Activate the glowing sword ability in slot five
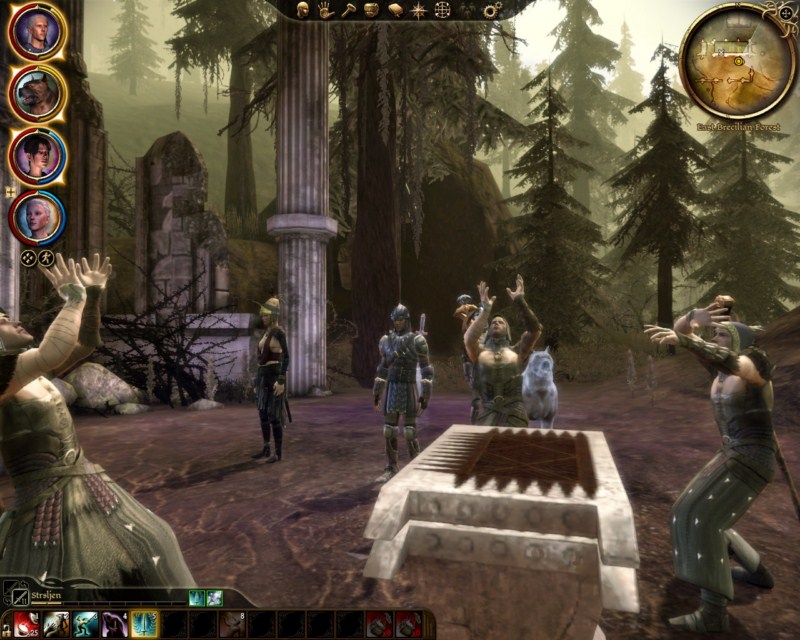Image resolution: width=800 pixels, height=640 pixels. (144, 625)
